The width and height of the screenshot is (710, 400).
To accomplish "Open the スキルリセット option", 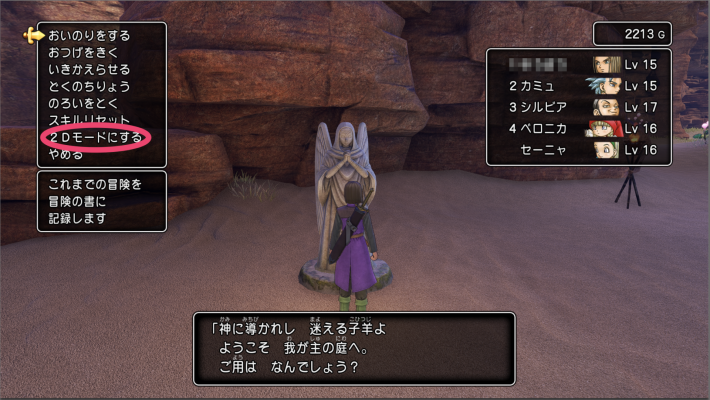I will click(x=88, y=120).
